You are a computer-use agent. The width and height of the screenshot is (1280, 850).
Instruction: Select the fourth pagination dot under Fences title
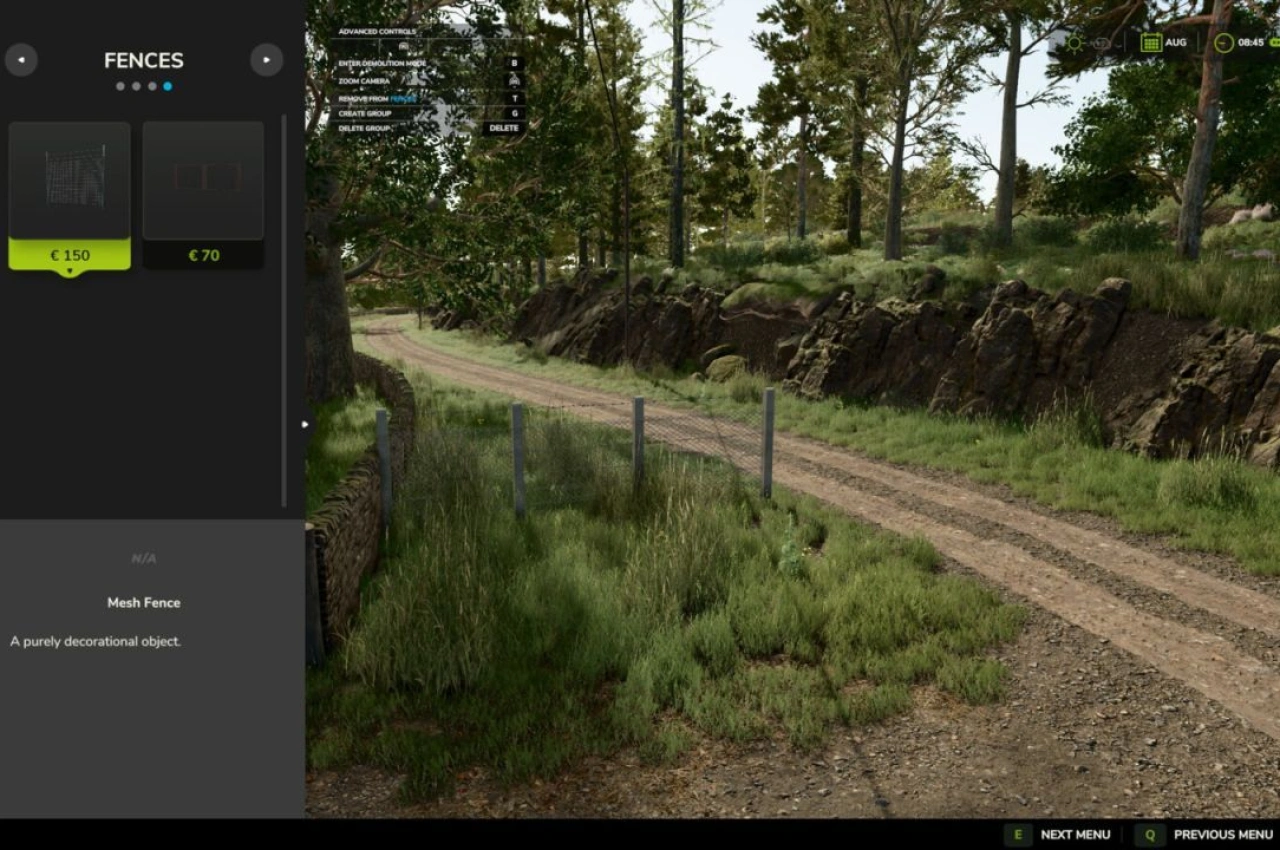(168, 85)
